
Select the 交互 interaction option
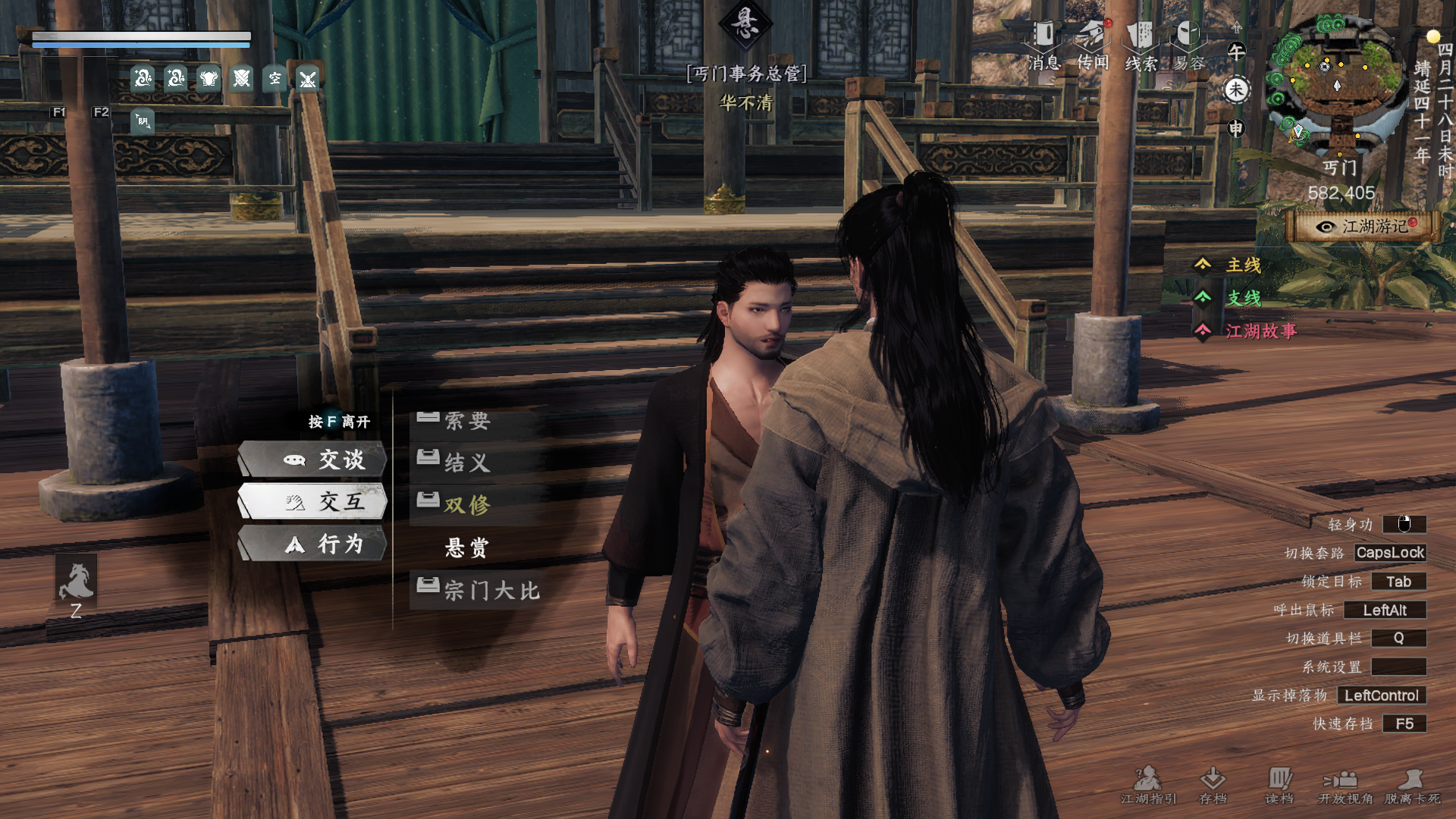pos(313,501)
